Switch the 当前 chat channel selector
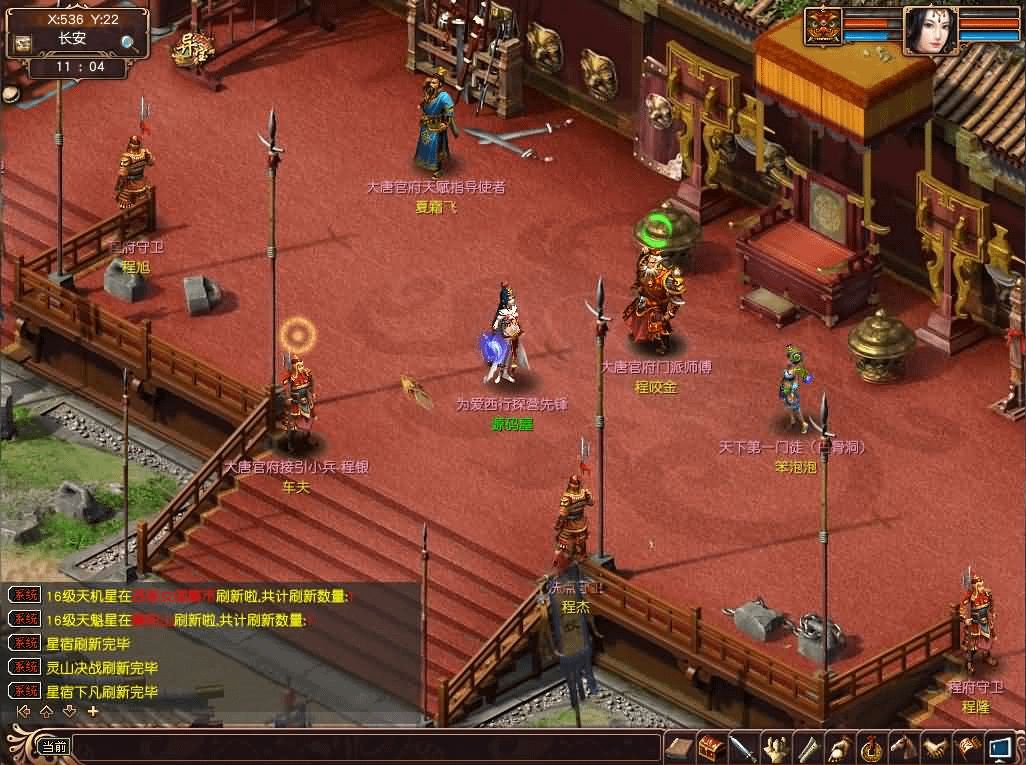 [x=53, y=746]
